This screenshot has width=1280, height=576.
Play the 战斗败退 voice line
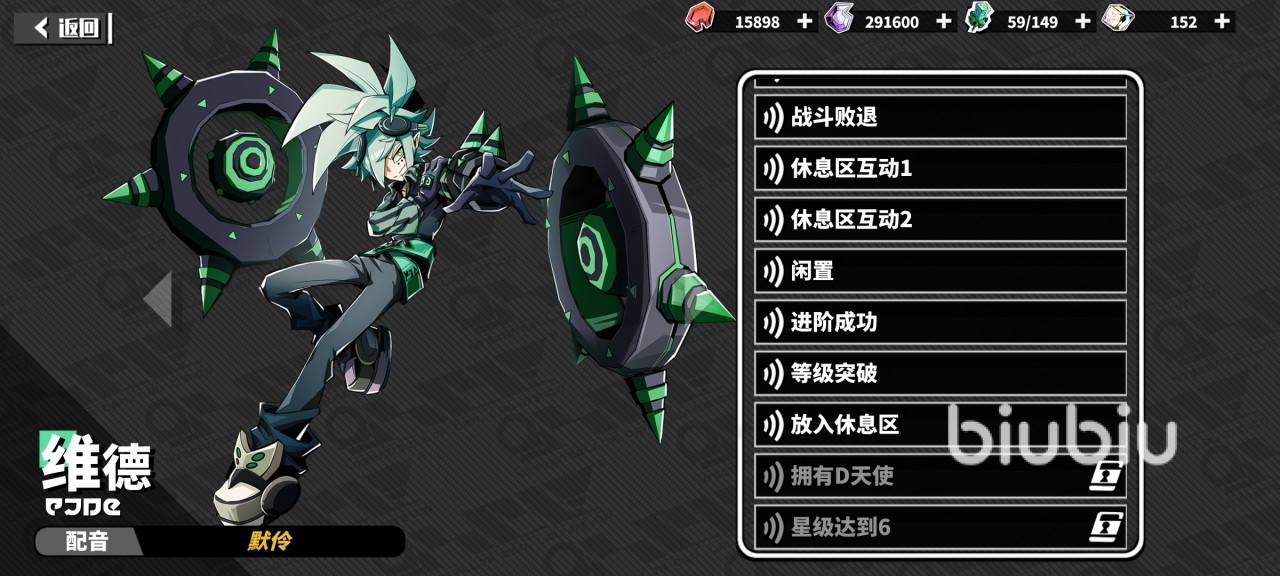pos(940,117)
